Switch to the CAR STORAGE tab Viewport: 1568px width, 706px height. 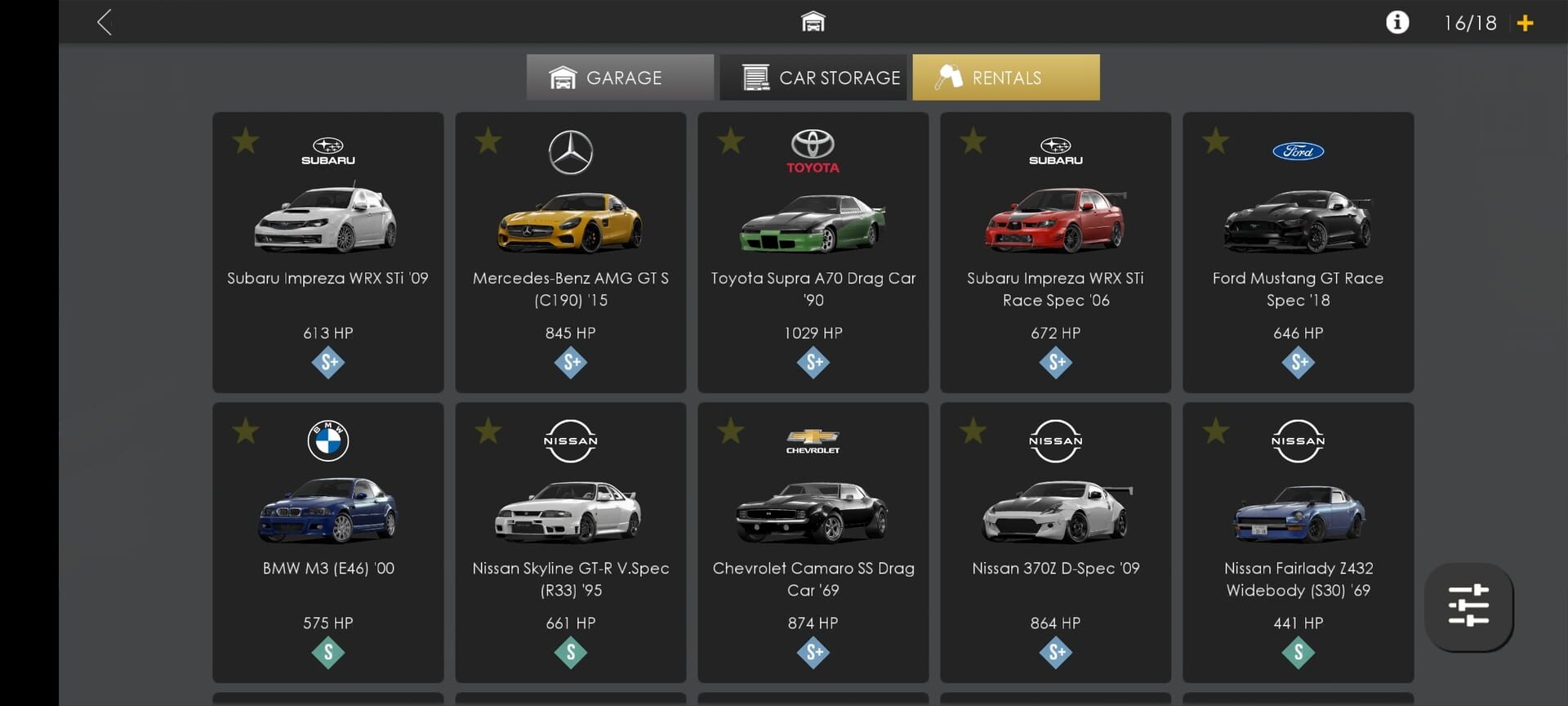(812, 77)
